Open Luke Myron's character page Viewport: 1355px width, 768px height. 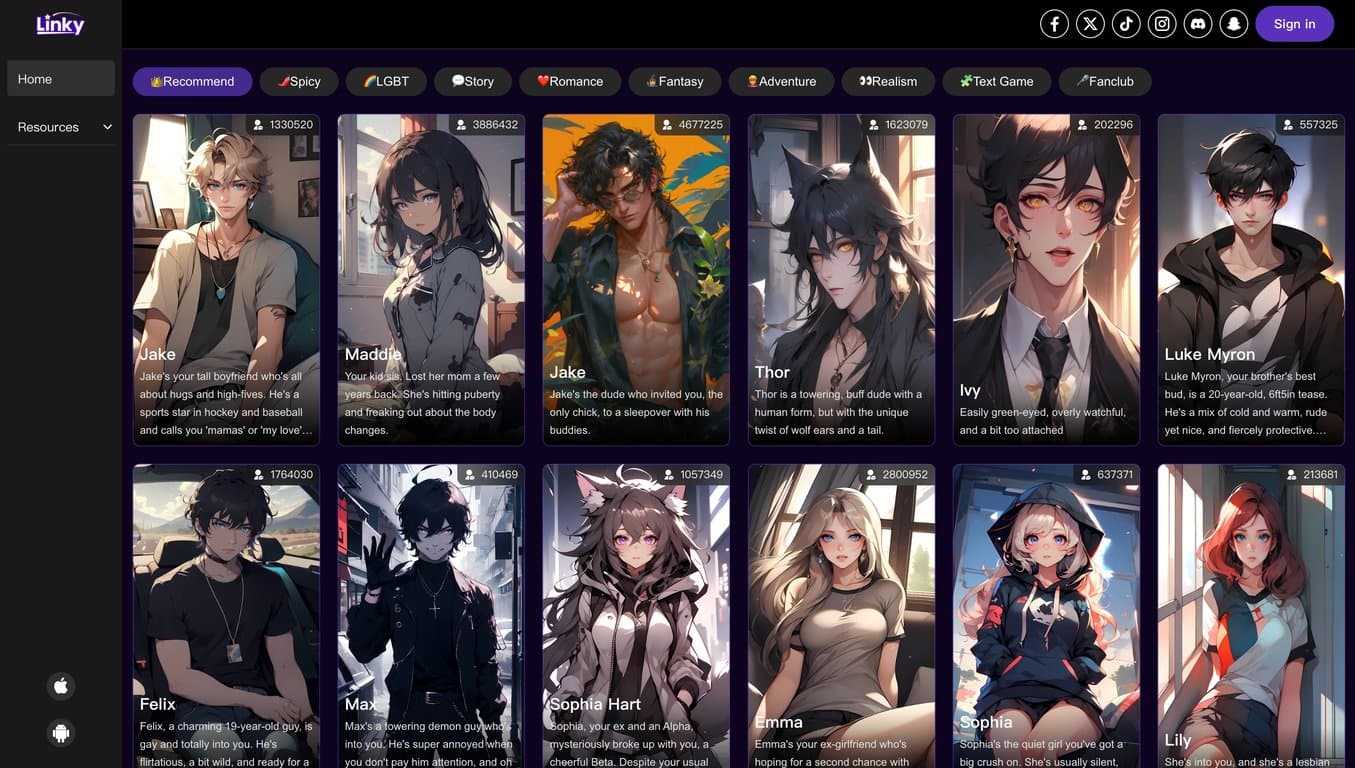(1251, 280)
